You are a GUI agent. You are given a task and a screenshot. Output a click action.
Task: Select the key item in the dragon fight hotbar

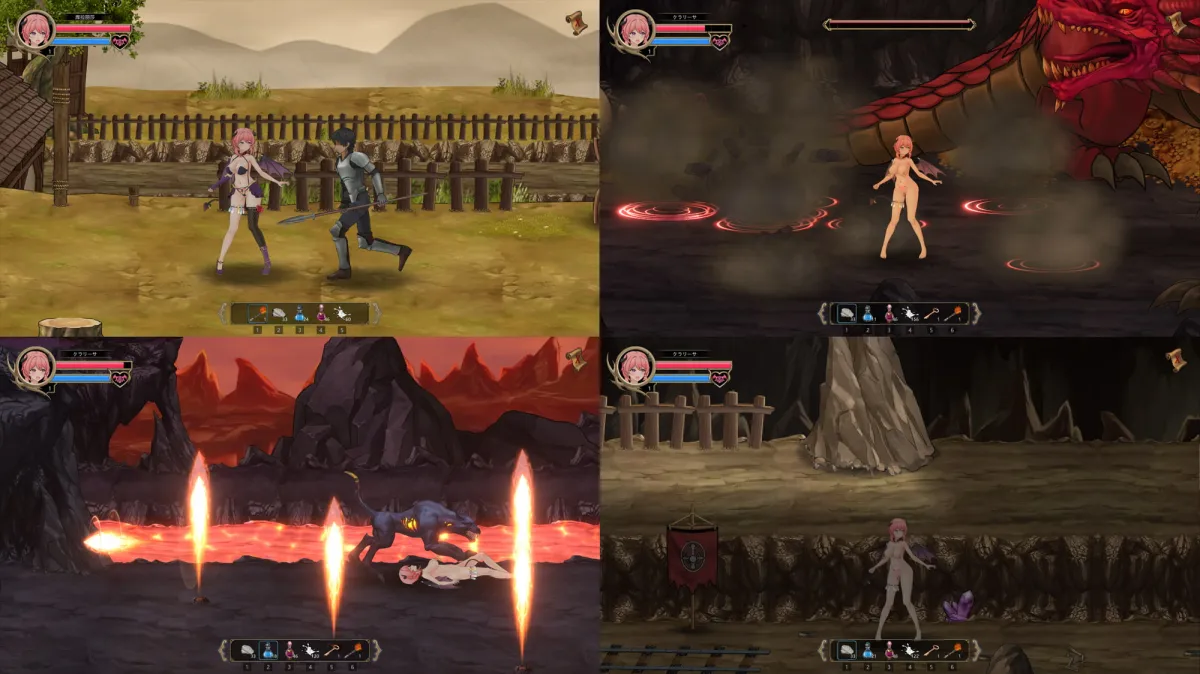pos(931,313)
